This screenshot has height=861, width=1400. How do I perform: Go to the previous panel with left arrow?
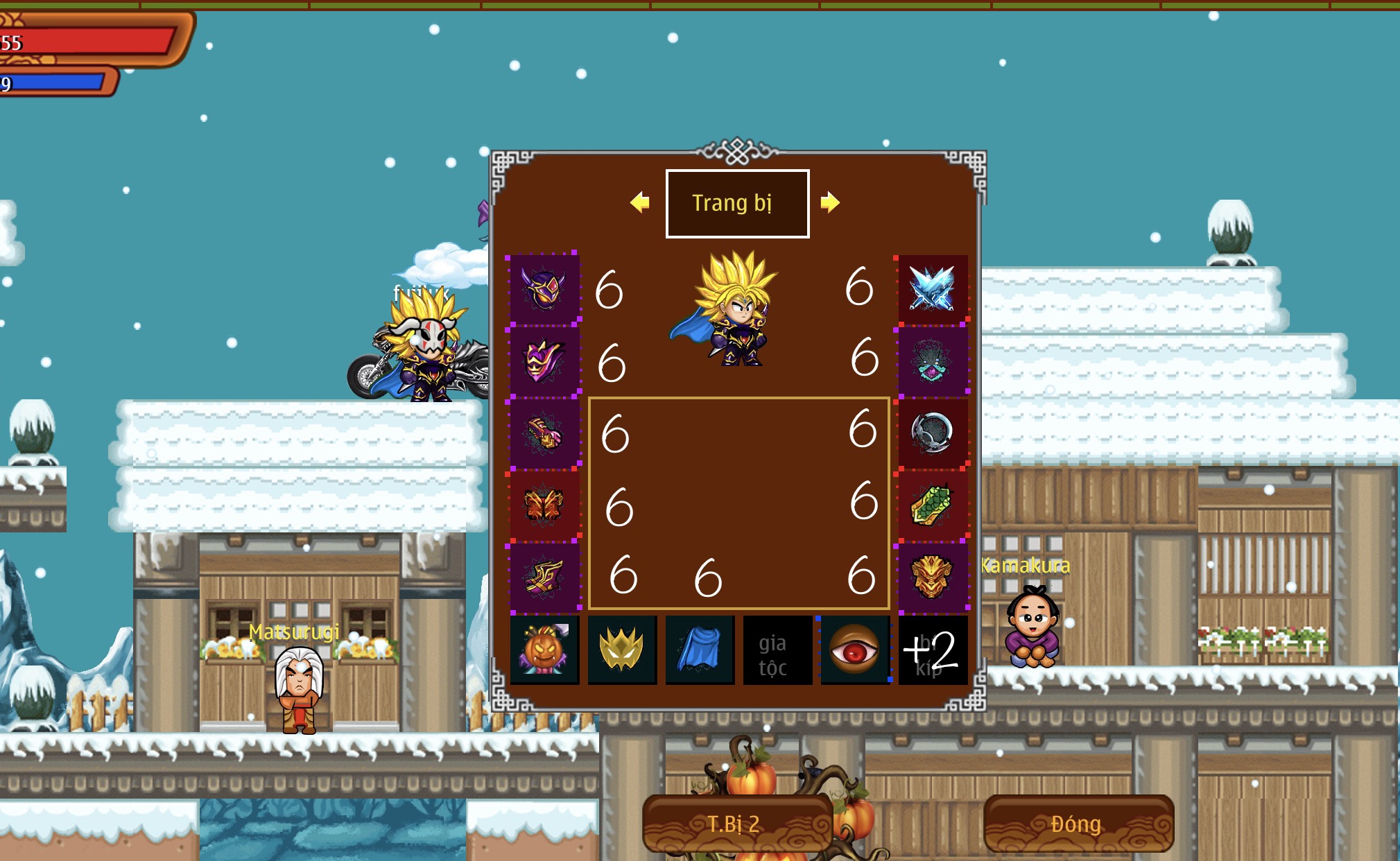tap(639, 202)
